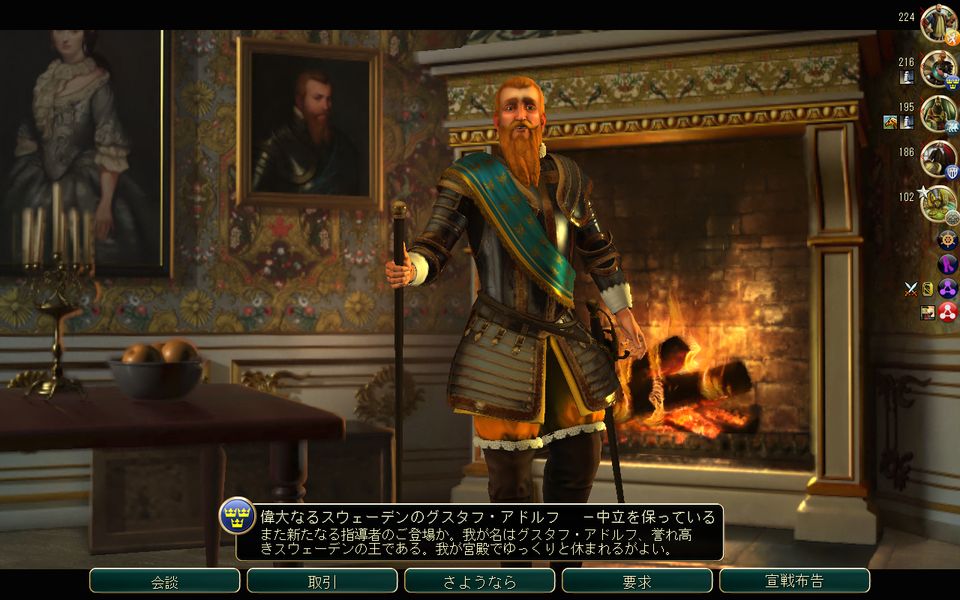Viewport: 960px width, 600px height.
Task: Click the purple boot-shaped city-state icon
Action: pyautogui.click(x=947, y=264)
